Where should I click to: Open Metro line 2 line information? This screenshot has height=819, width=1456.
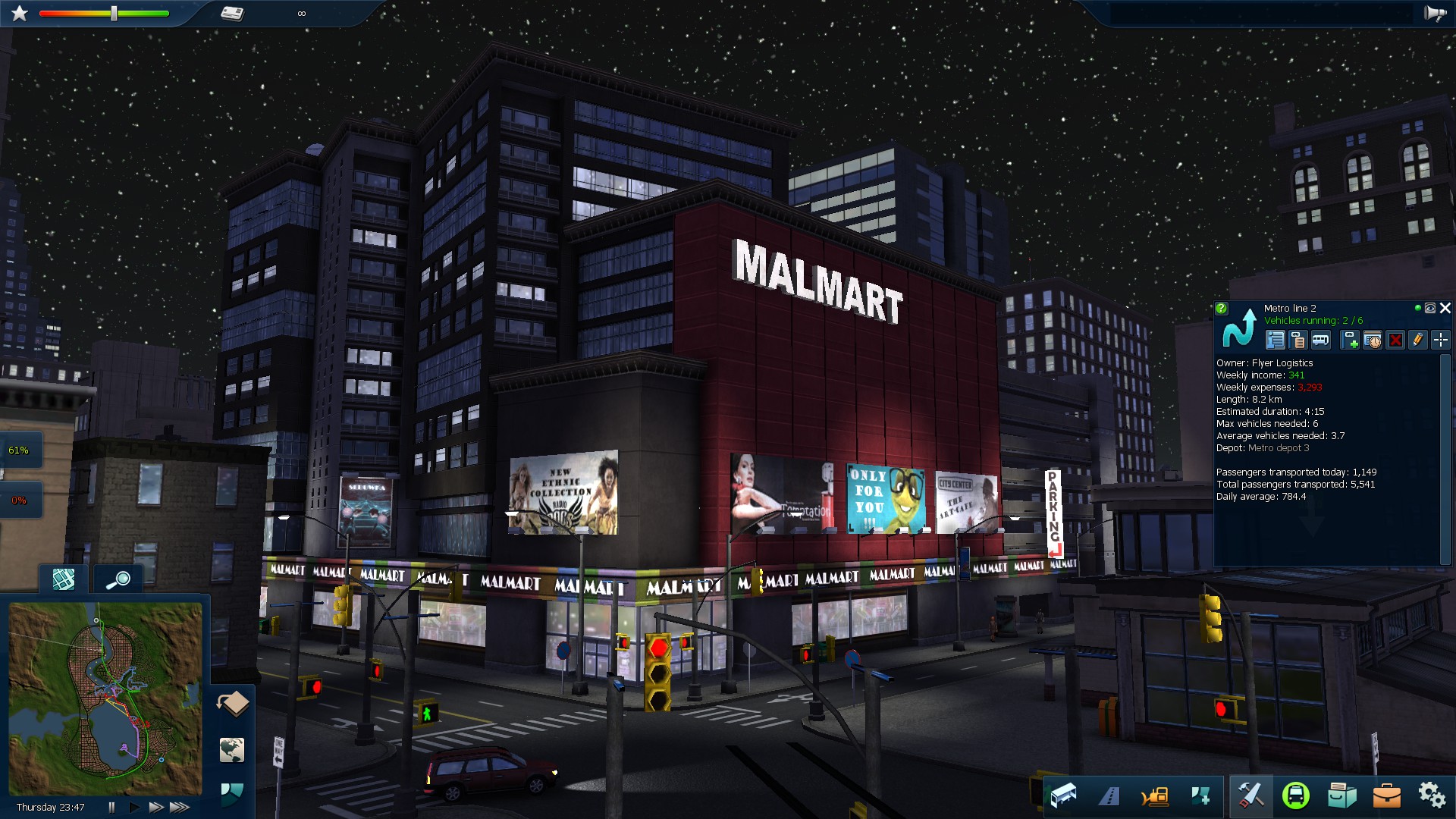[1276, 341]
